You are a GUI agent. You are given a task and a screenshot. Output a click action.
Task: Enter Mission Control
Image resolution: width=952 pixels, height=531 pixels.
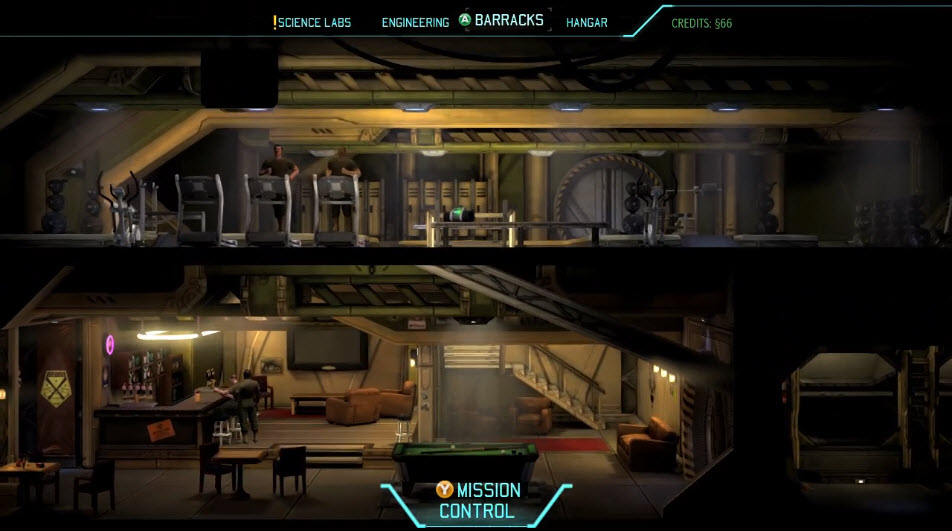coord(480,501)
